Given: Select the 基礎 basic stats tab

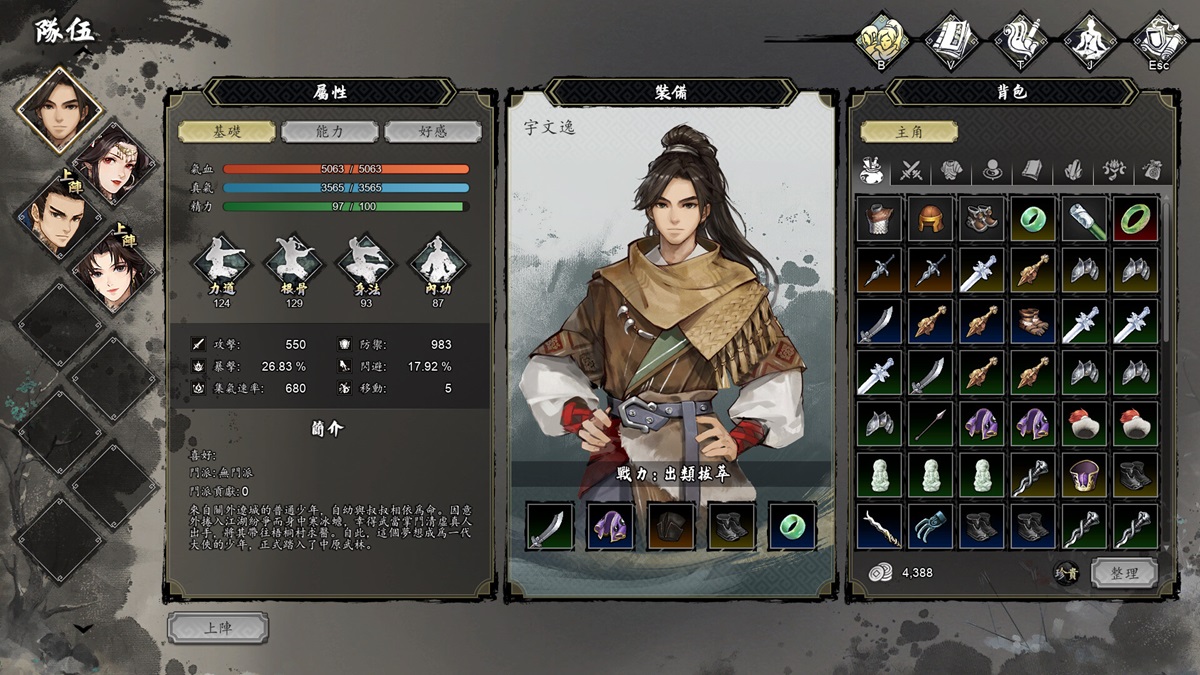Looking at the screenshot, I should [227, 132].
